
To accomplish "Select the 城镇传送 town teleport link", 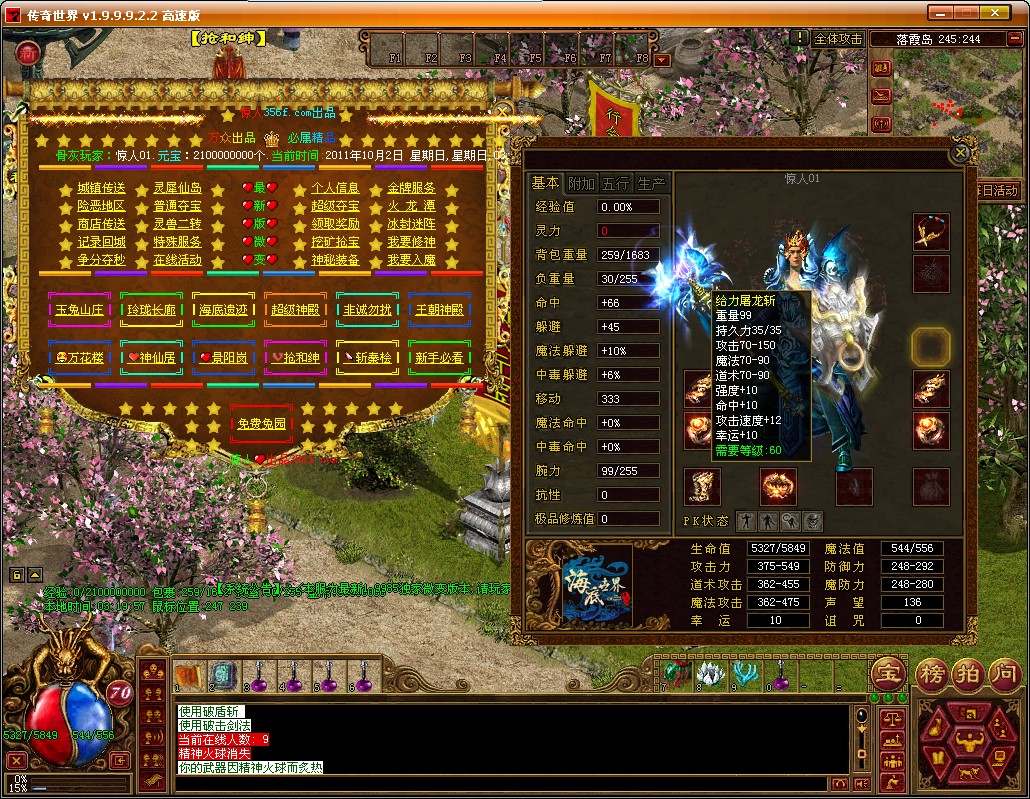I will [102, 188].
